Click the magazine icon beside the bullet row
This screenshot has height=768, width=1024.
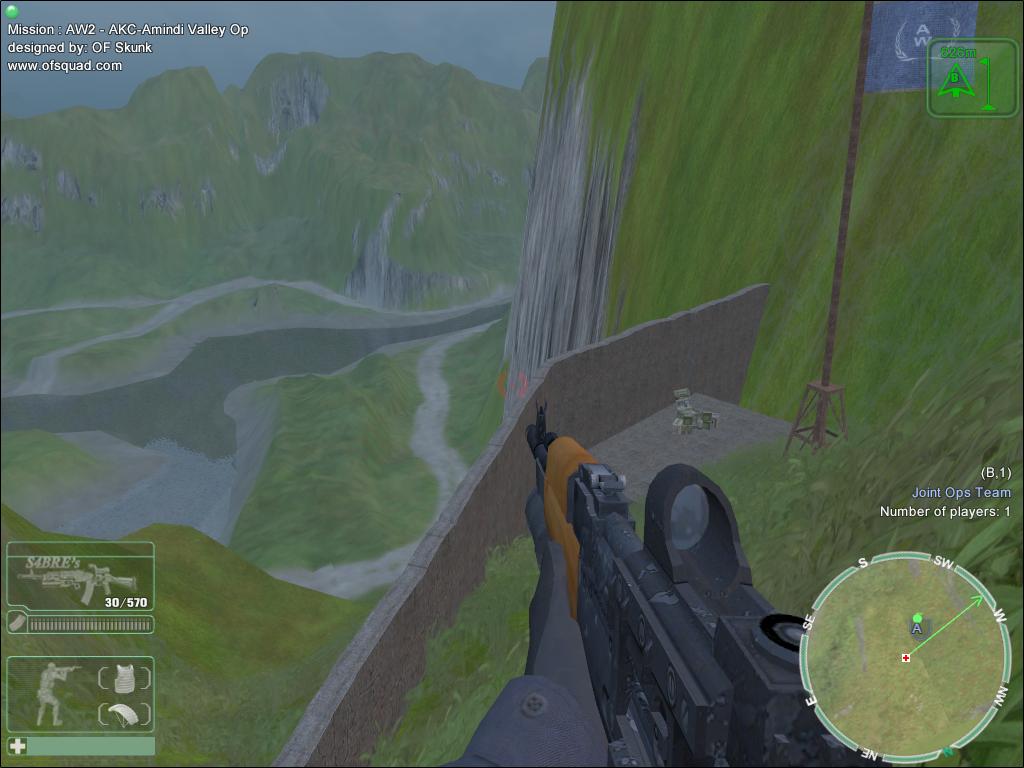18,623
